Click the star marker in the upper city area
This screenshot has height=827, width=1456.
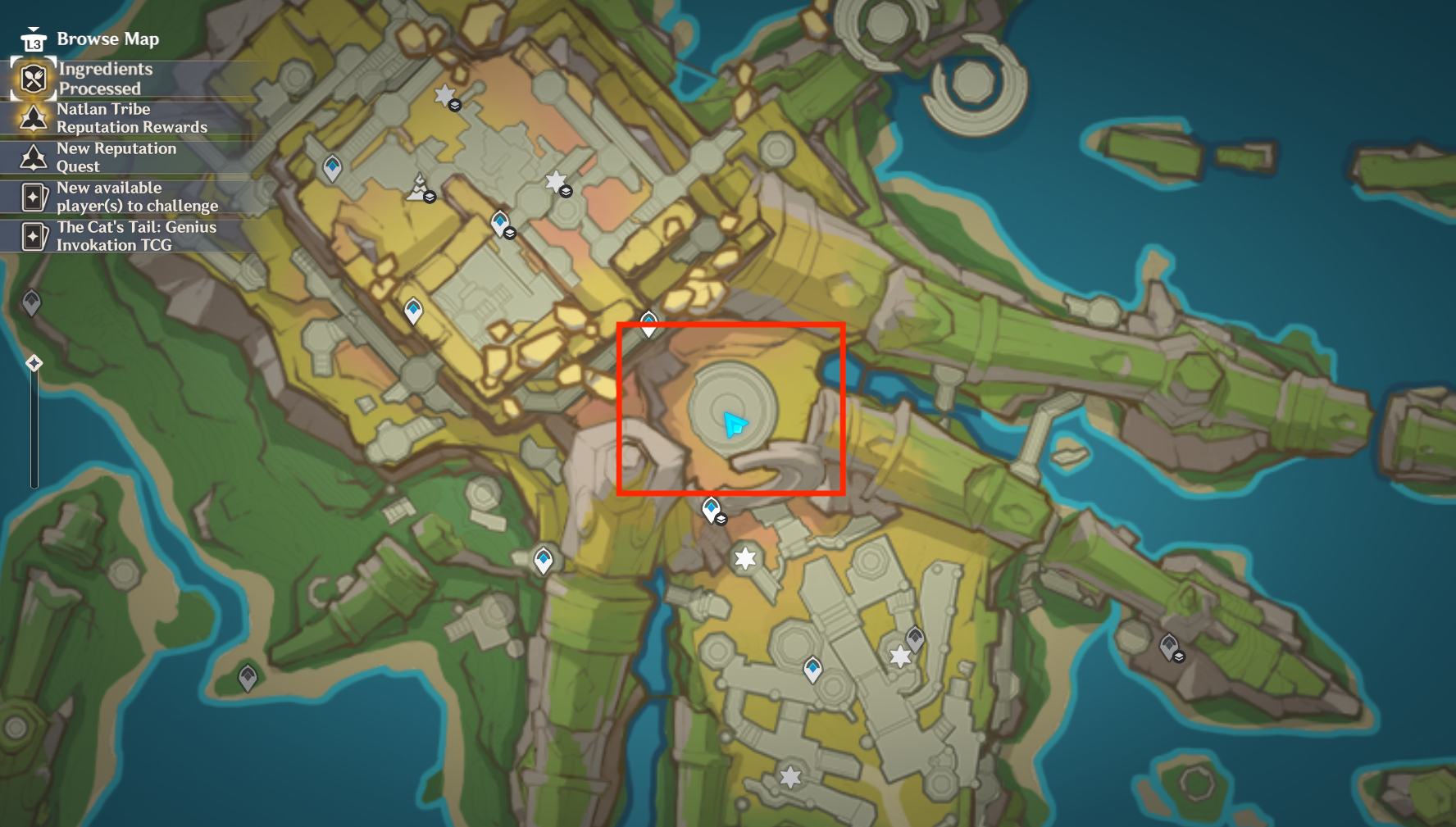(x=556, y=181)
